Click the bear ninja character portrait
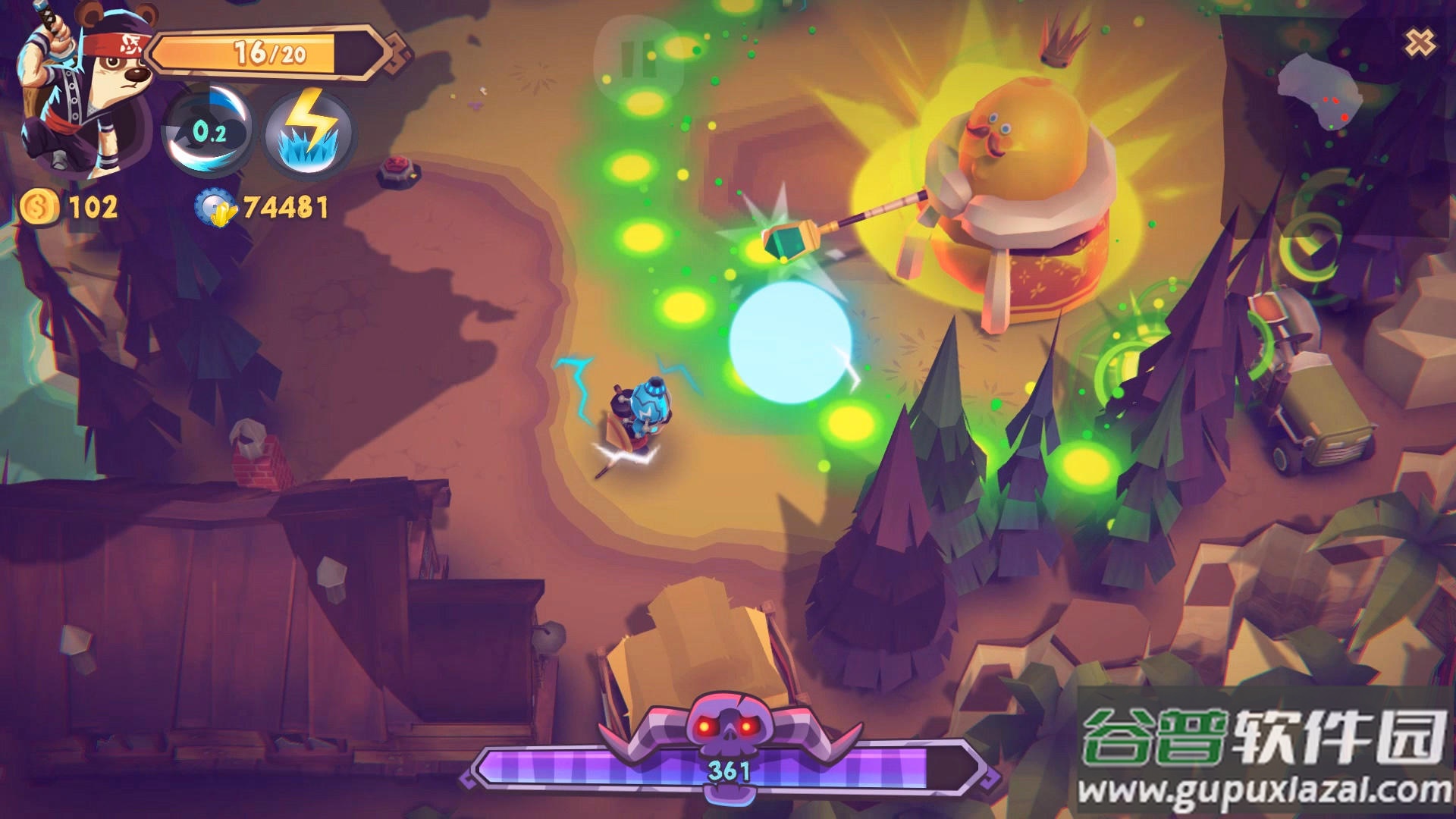Viewport: 1456px width, 819px height. click(x=82, y=91)
